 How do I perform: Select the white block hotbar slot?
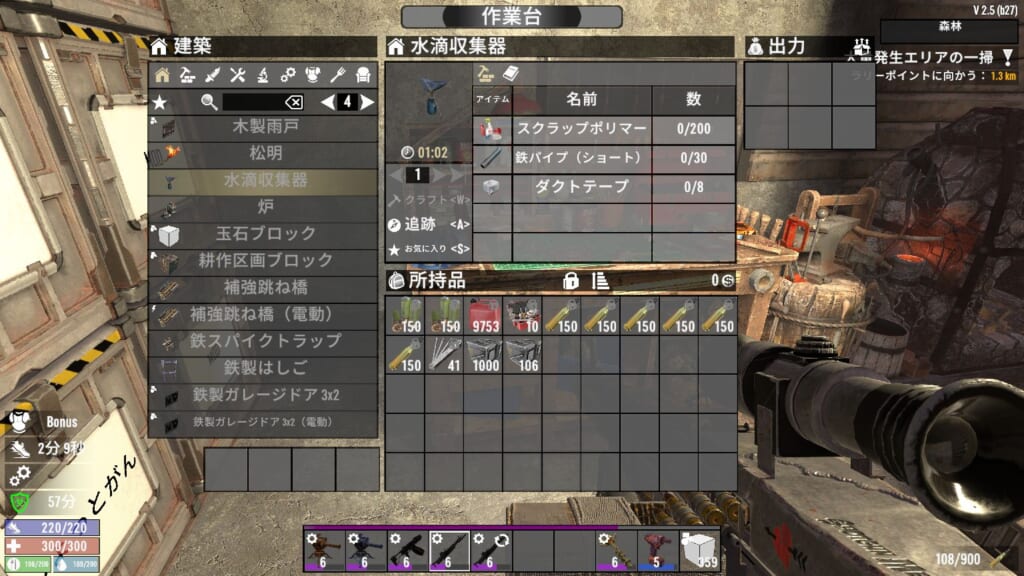(x=699, y=548)
